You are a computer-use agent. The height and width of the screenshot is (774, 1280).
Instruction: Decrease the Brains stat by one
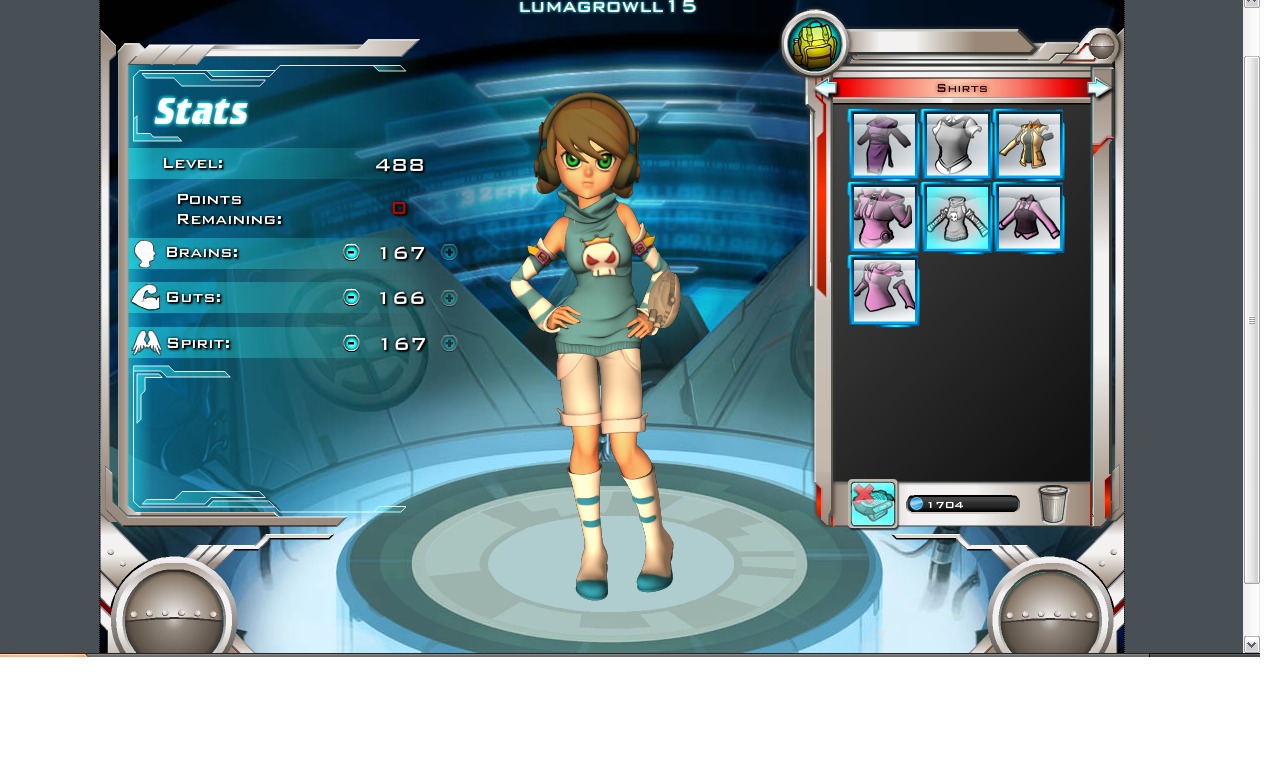[x=351, y=252]
